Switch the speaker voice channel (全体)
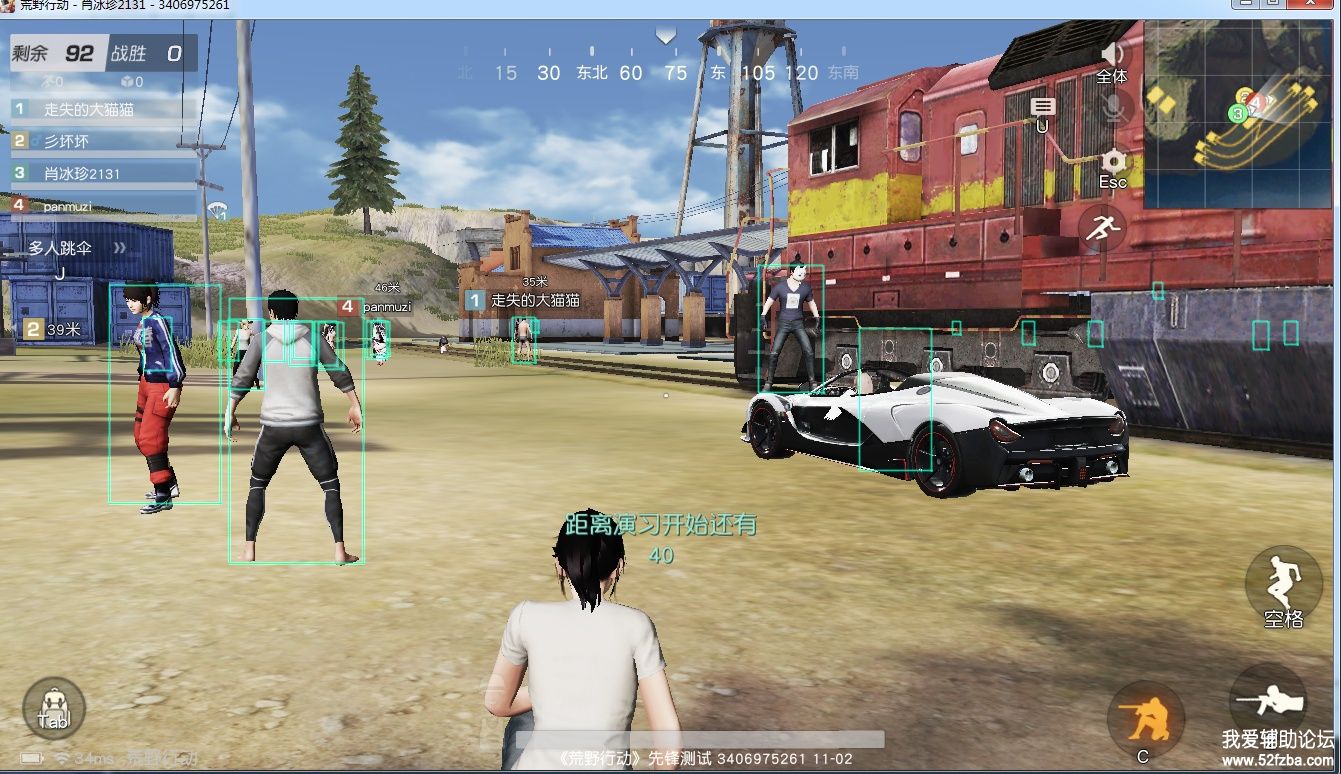This screenshot has width=1341, height=774. tap(1112, 59)
